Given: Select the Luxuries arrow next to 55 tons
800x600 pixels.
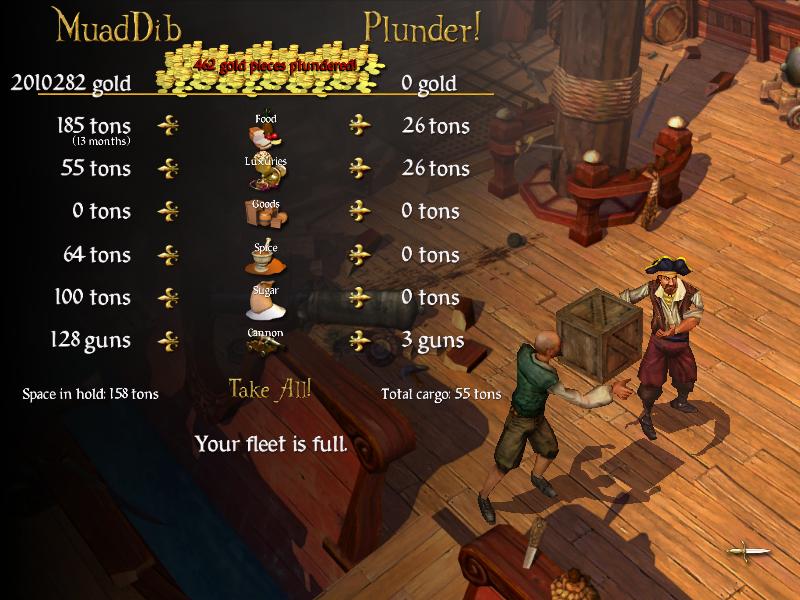Looking at the screenshot, I should [170, 168].
